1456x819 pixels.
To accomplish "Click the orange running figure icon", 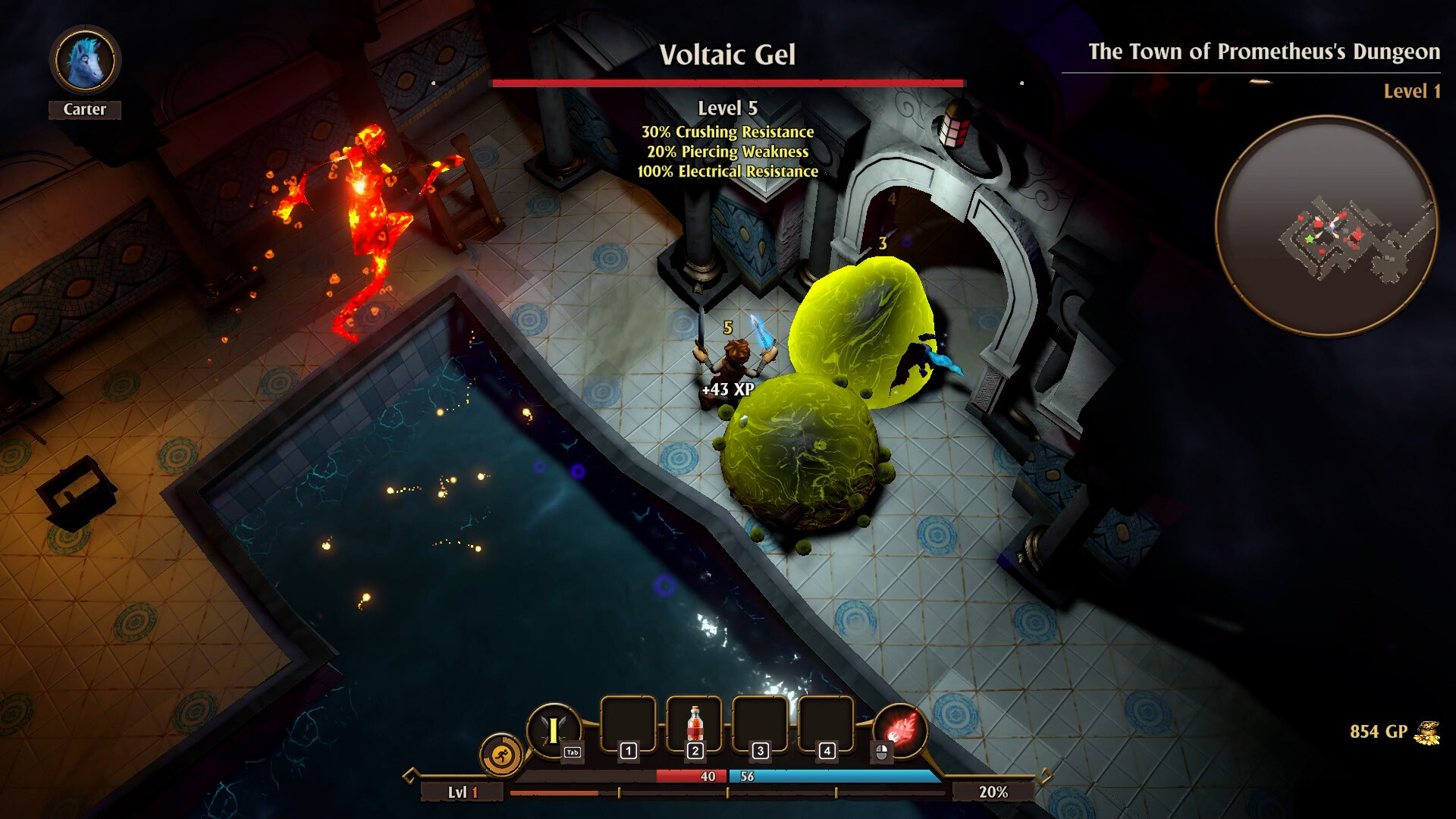I will coord(500,755).
